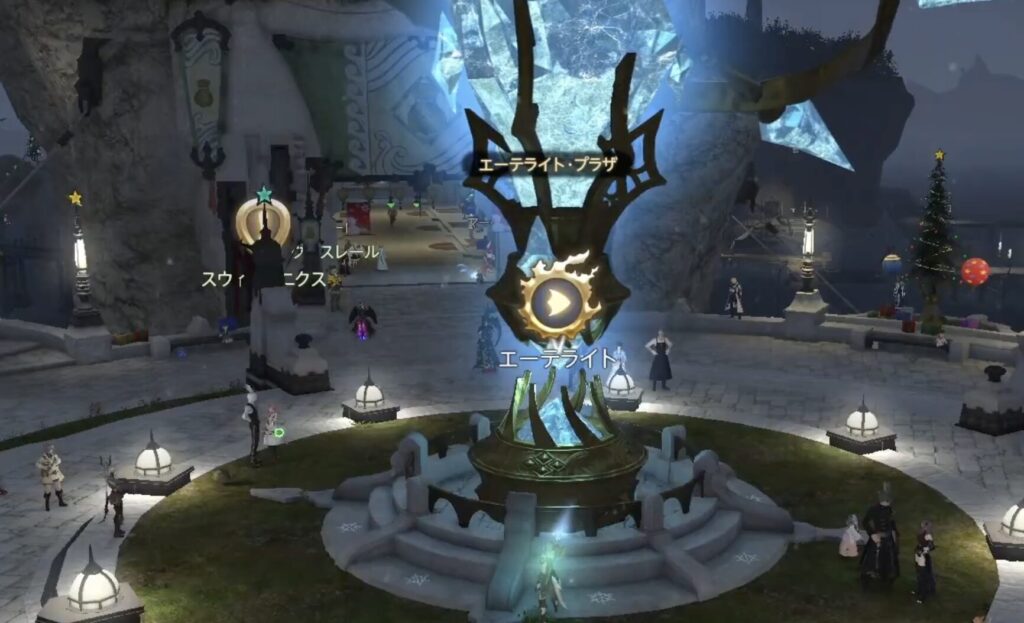Screen dimensions: 1024x623
Task: Click the gold ring quest marker icon
Action: (263, 221)
